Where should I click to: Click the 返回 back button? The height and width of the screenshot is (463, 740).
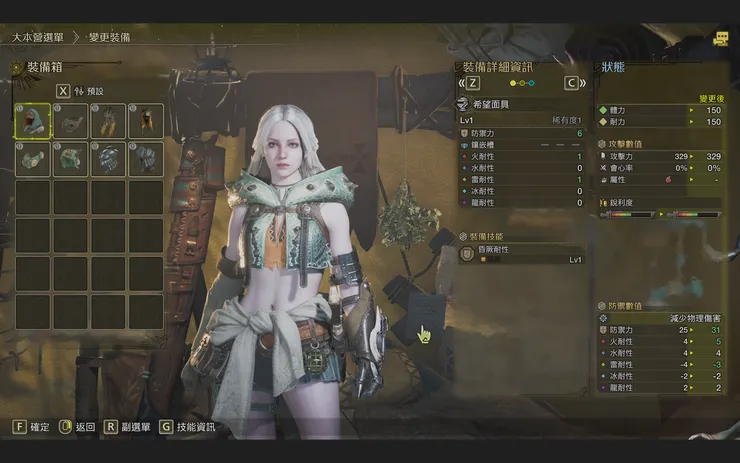click(x=77, y=427)
